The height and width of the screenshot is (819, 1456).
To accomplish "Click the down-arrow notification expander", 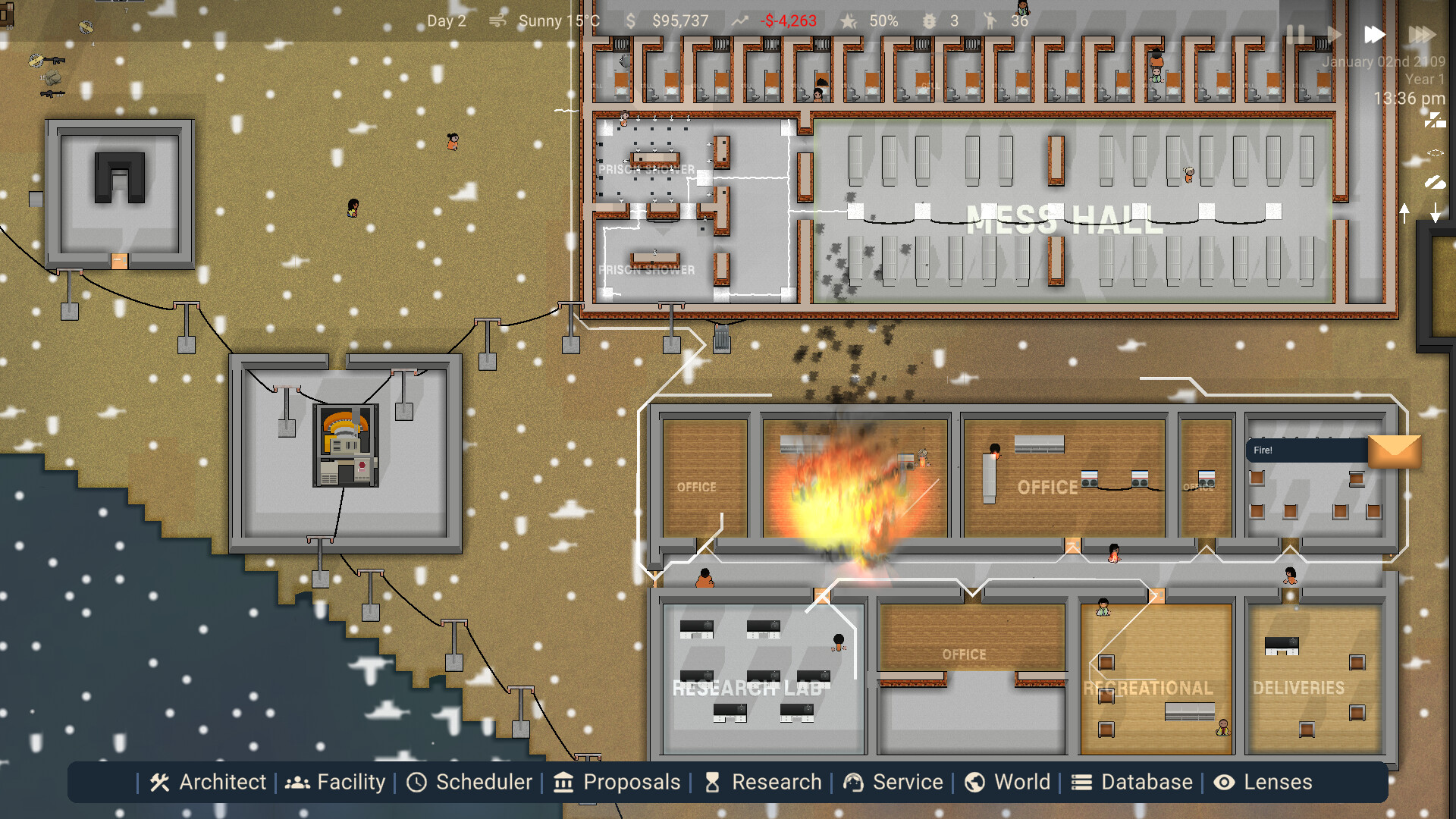I will point(1436,212).
